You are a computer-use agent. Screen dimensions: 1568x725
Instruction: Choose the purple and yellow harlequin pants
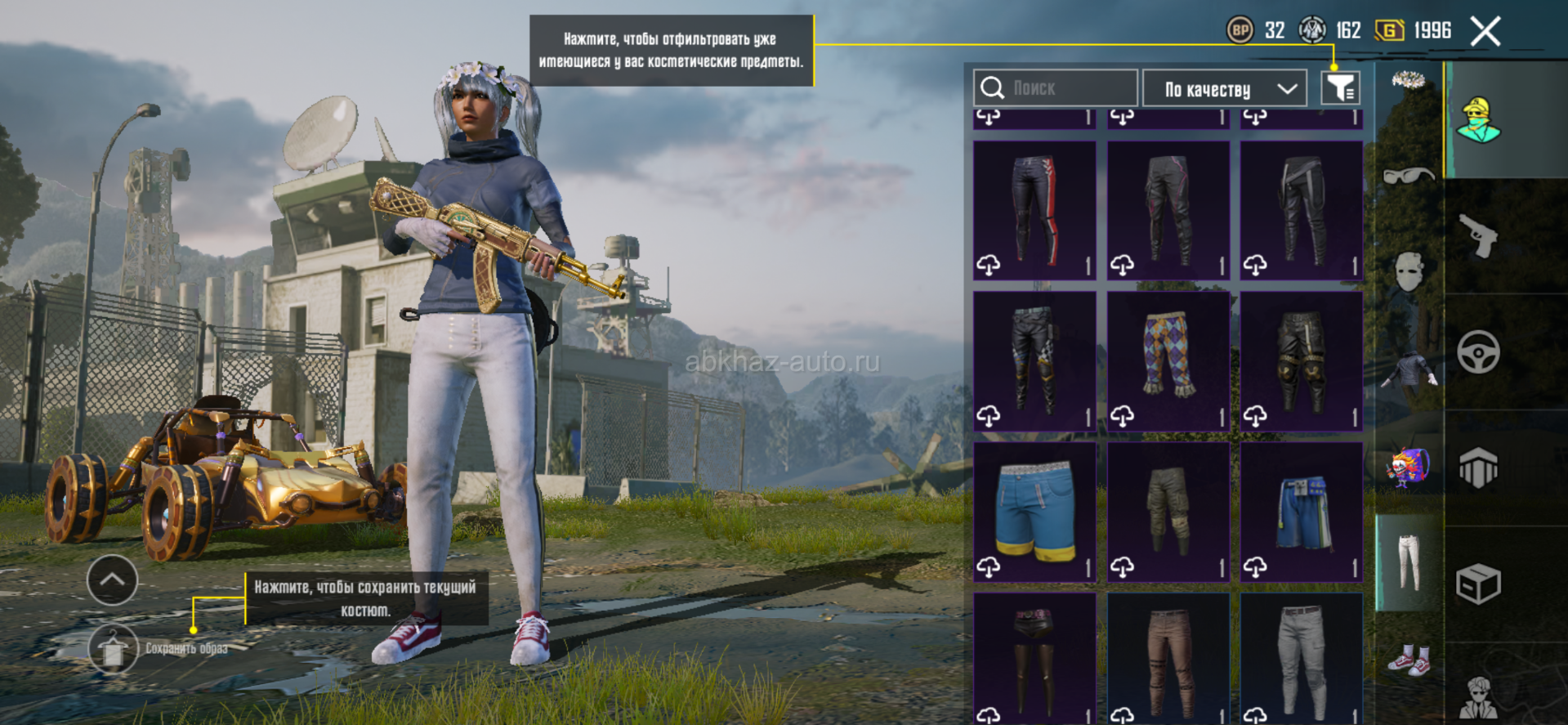(1168, 360)
